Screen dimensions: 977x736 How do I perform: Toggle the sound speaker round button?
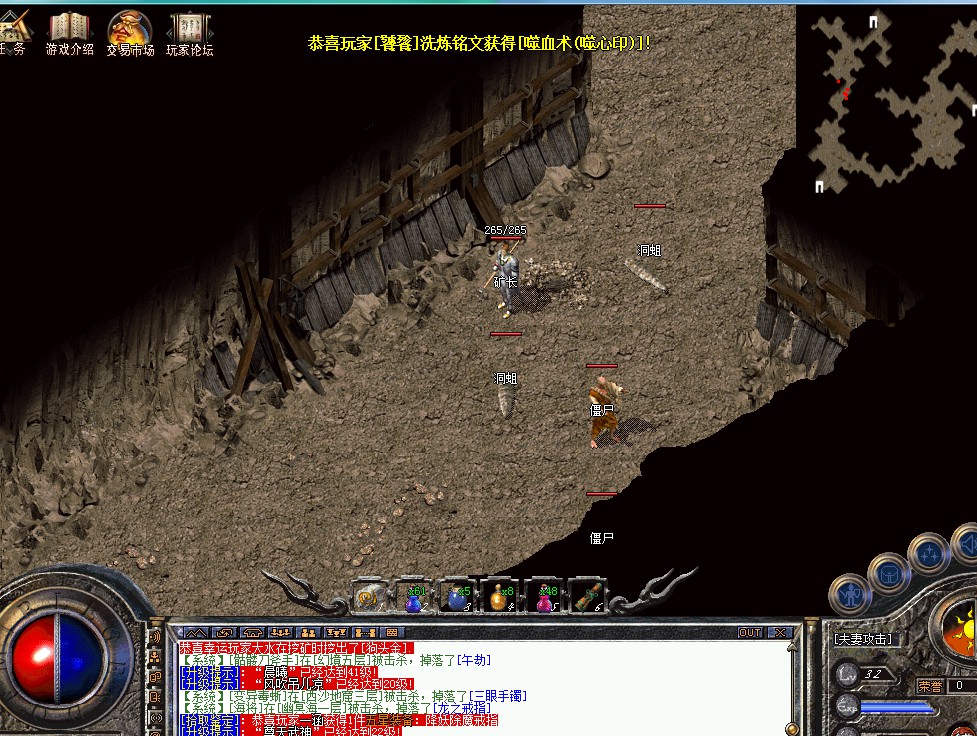[966, 545]
